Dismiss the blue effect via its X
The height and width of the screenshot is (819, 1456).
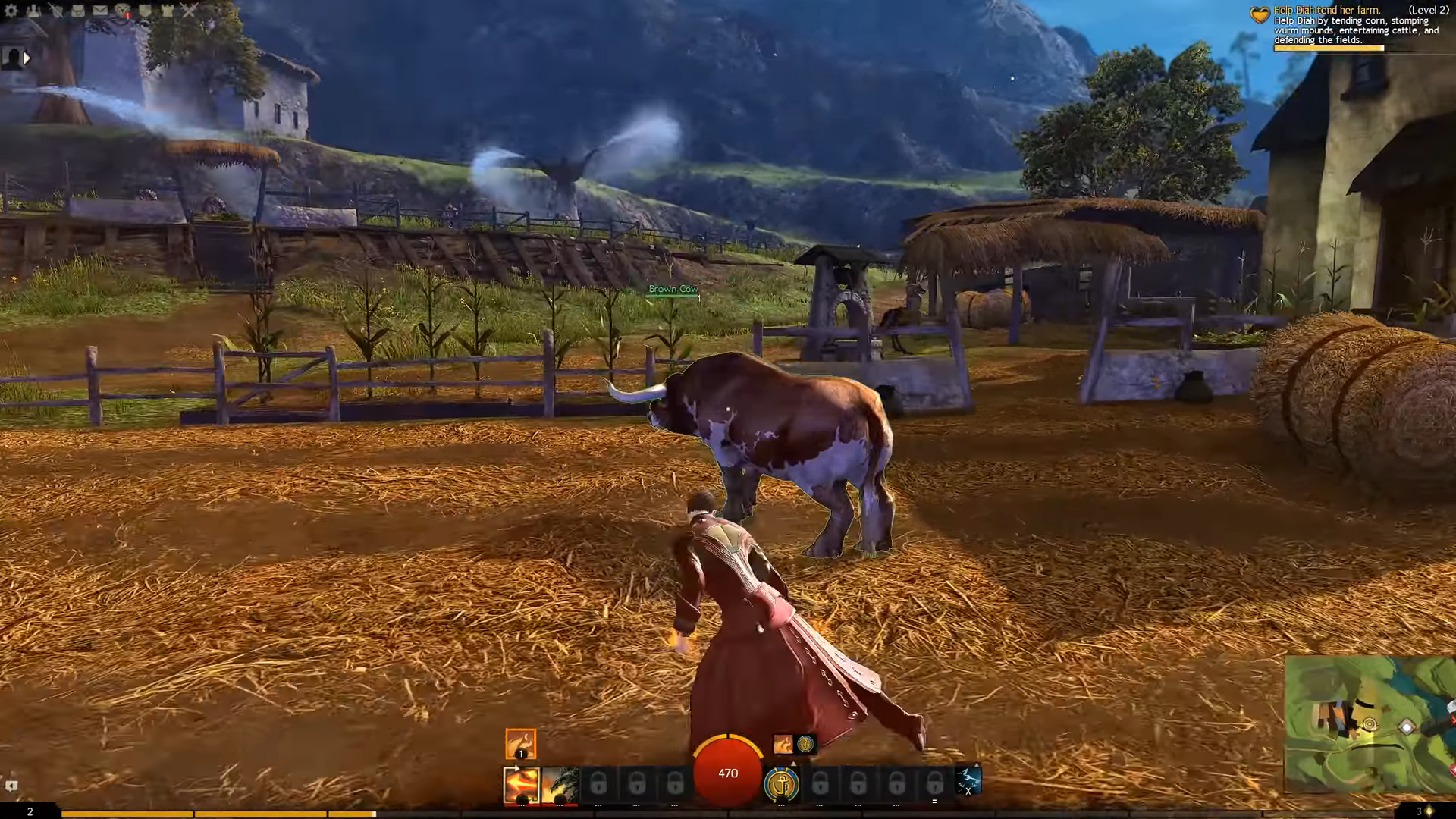coord(968,789)
